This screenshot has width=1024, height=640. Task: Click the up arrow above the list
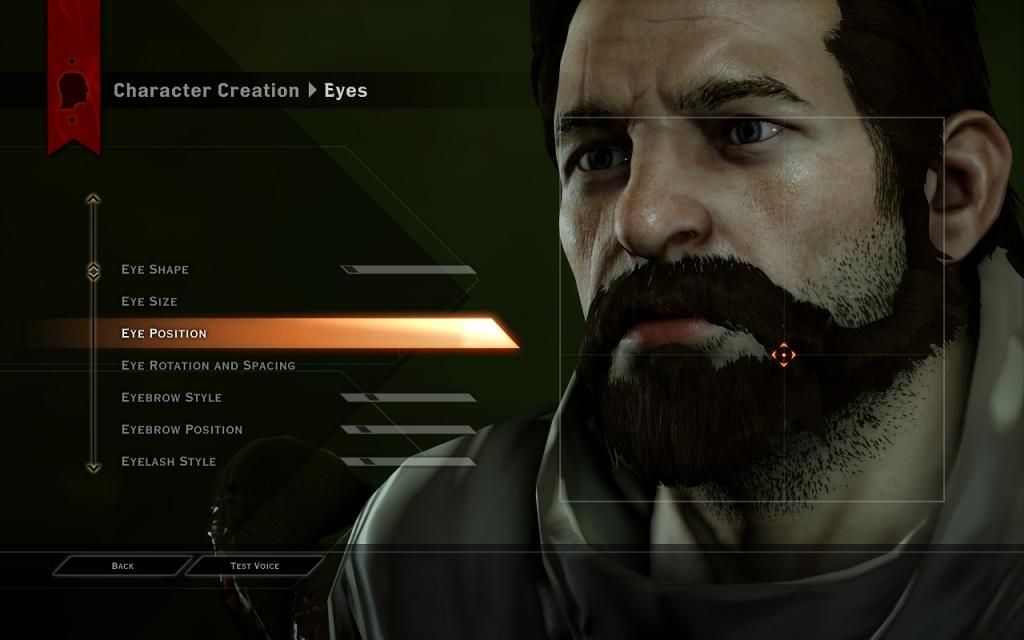[x=93, y=199]
